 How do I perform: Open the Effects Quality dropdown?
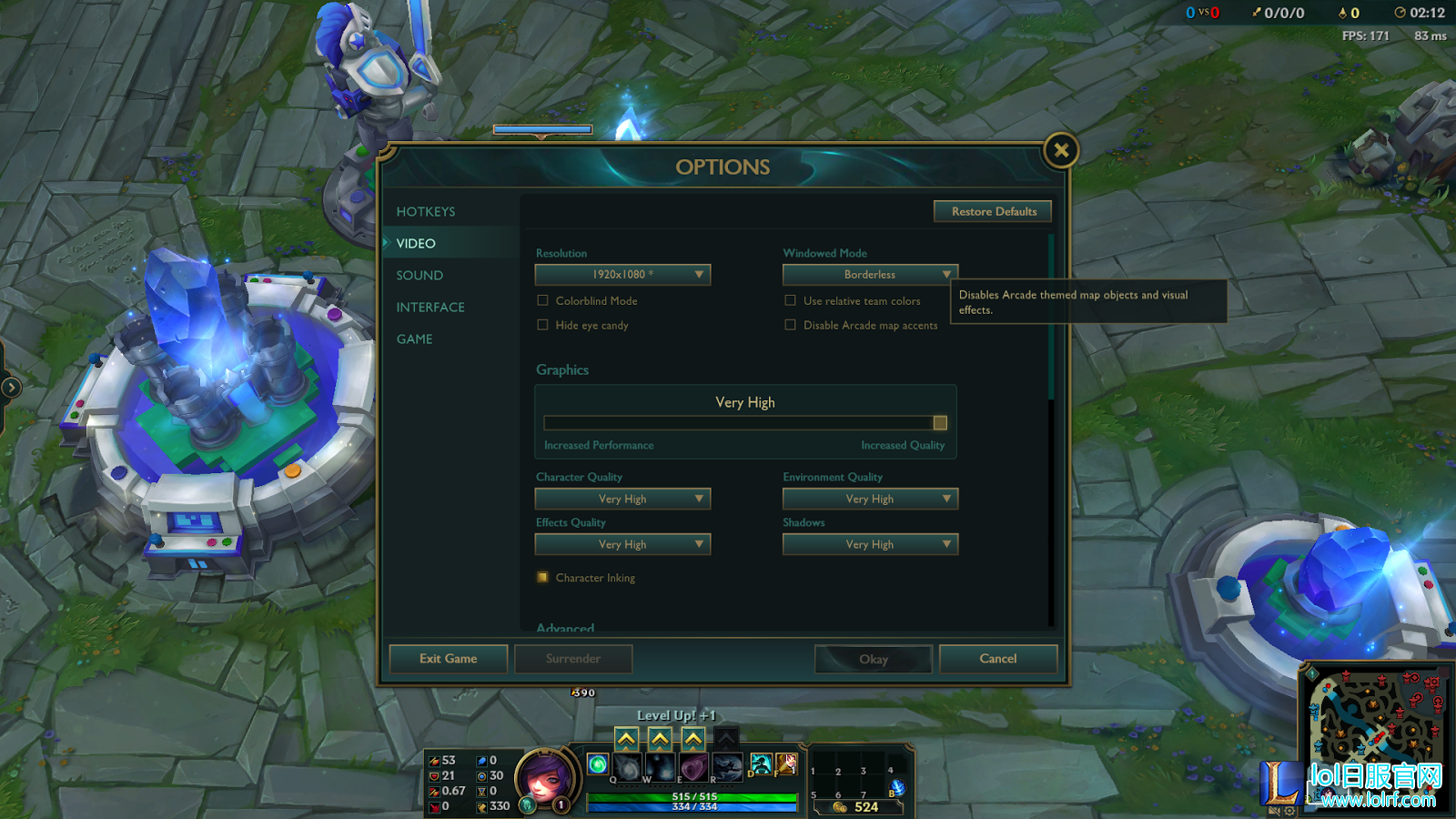(622, 544)
